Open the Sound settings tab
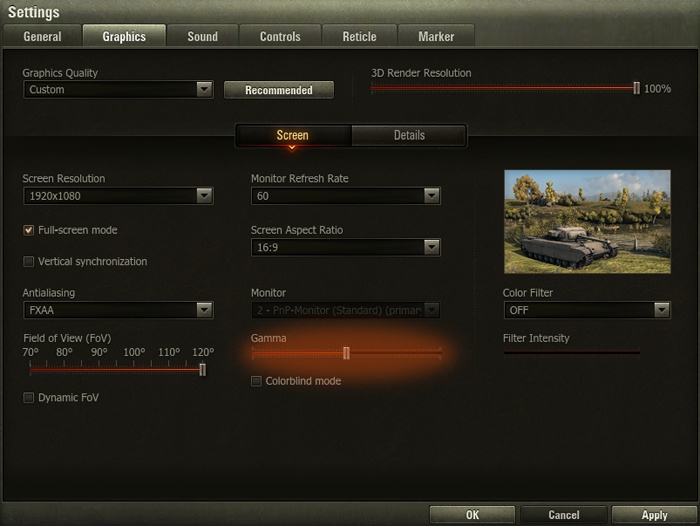The height and width of the screenshot is (526, 700). (202, 37)
